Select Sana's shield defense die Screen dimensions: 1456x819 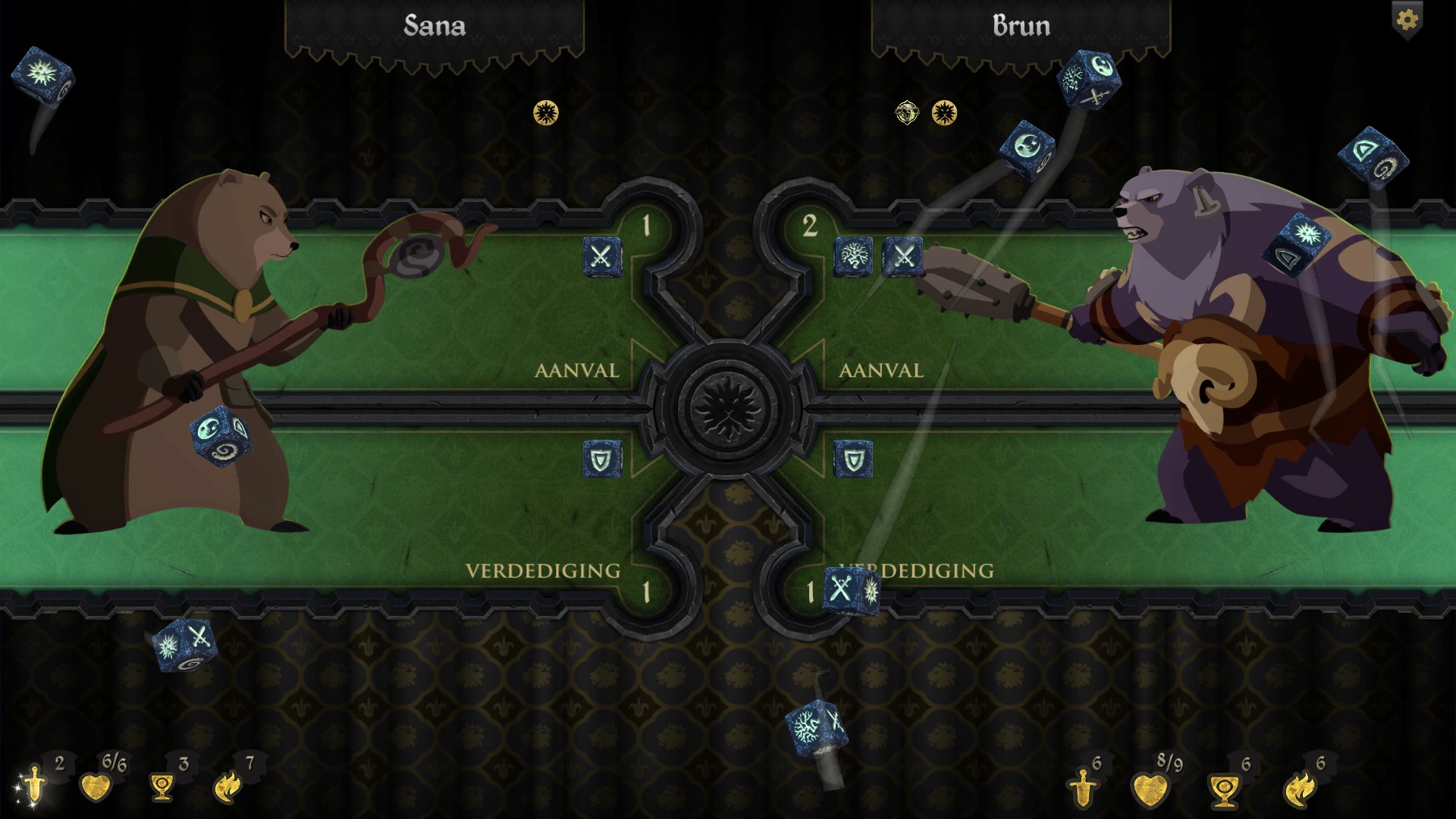point(602,459)
